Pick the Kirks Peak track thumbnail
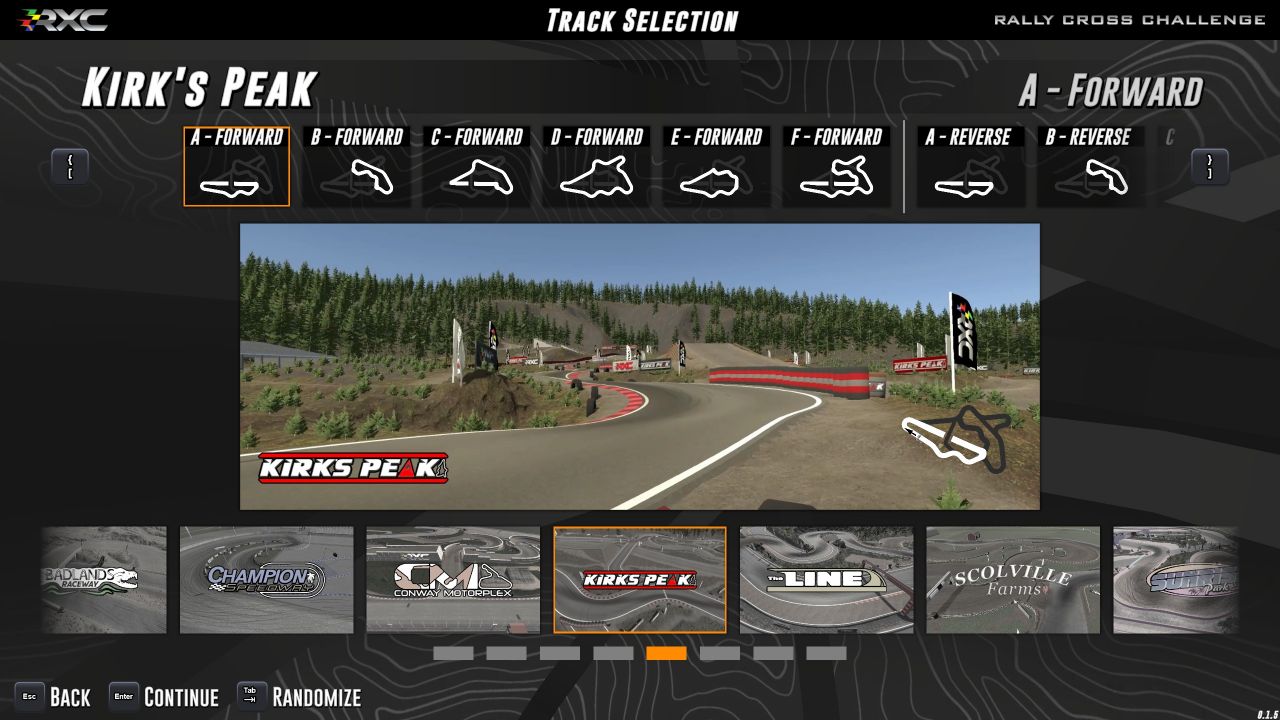The width and height of the screenshot is (1280, 720). pyautogui.click(x=640, y=580)
